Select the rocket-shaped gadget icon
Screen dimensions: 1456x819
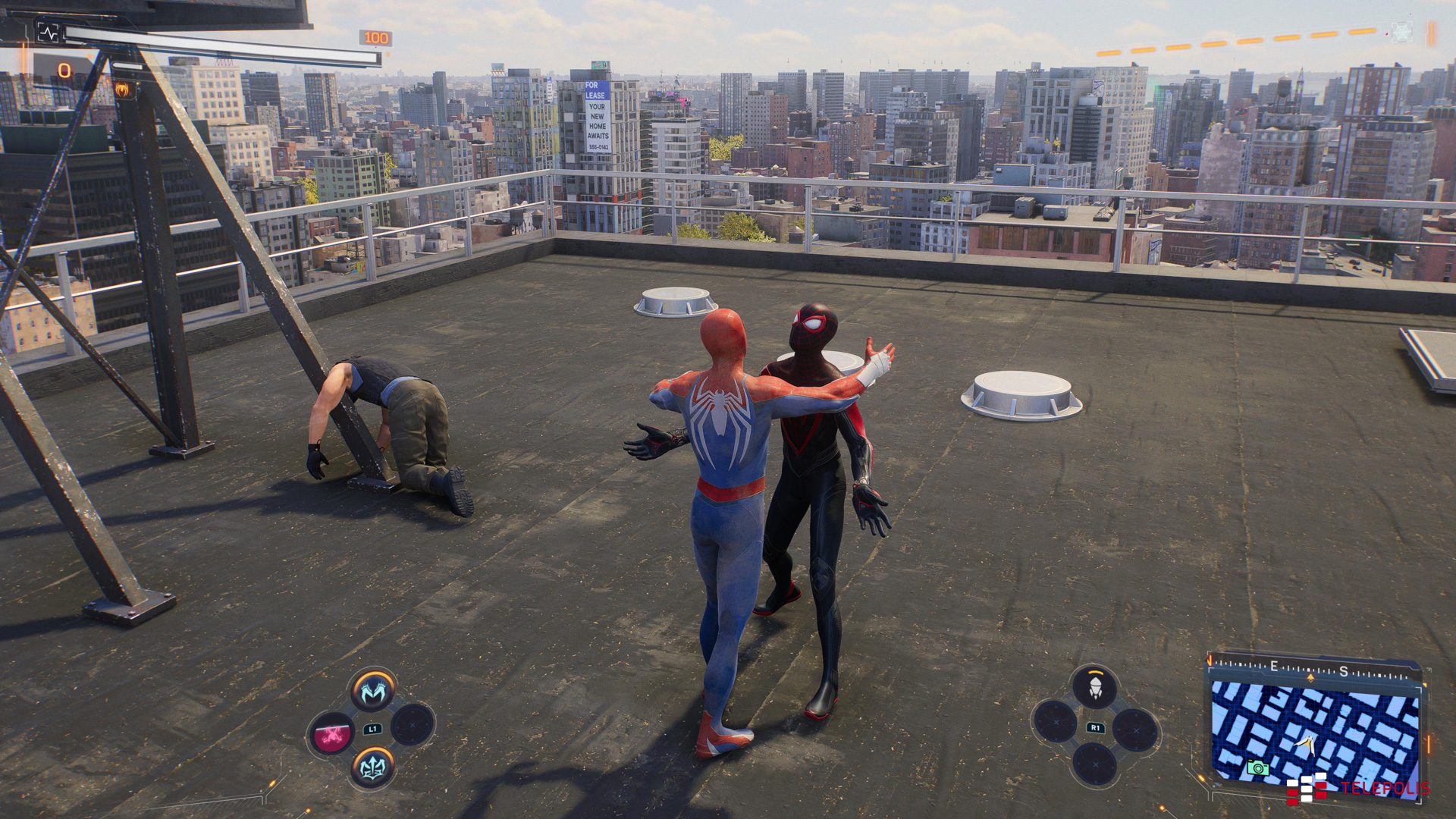[x=1094, y=689]
